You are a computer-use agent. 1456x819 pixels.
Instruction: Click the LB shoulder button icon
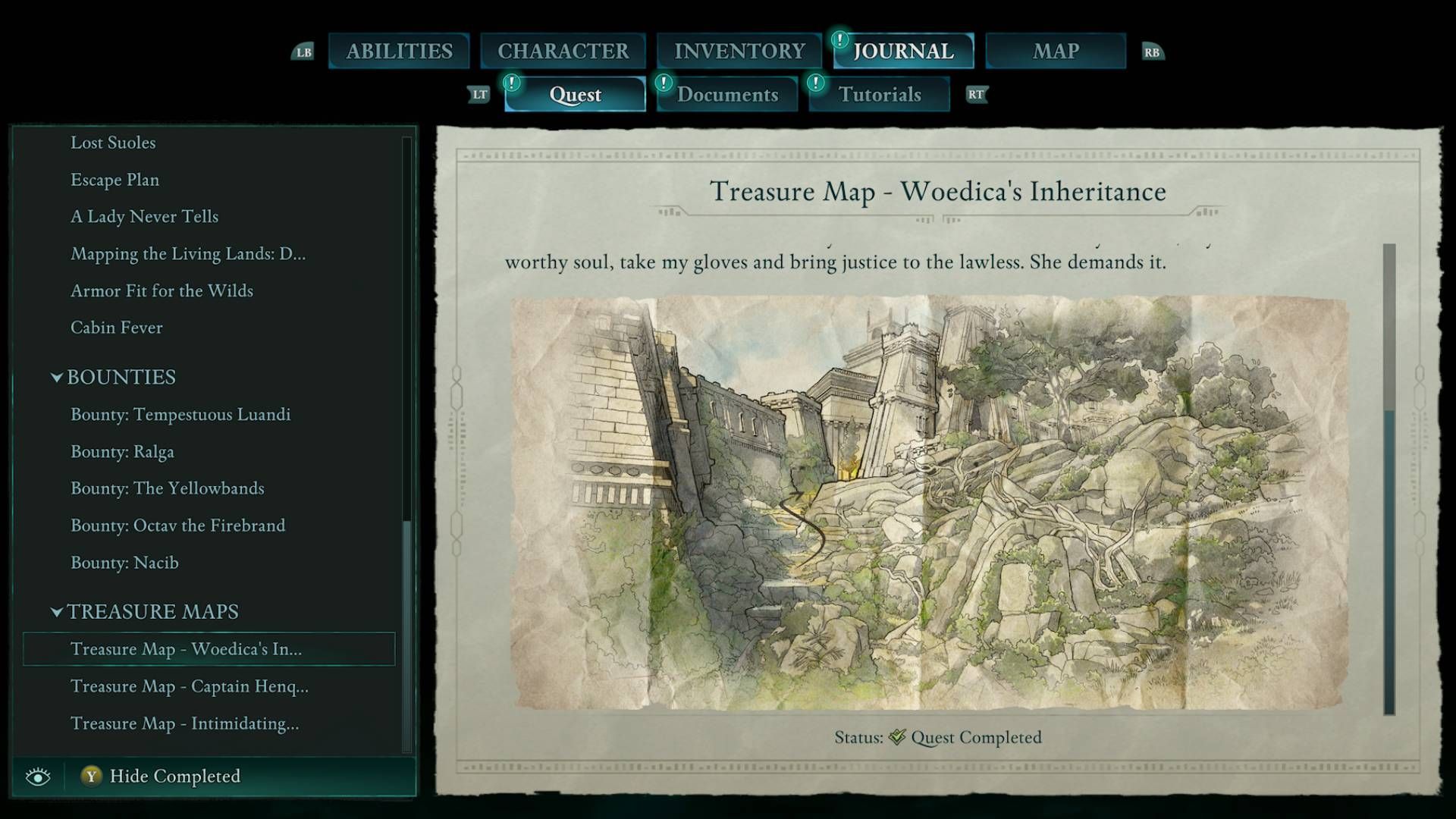click(x=303, y=52)
